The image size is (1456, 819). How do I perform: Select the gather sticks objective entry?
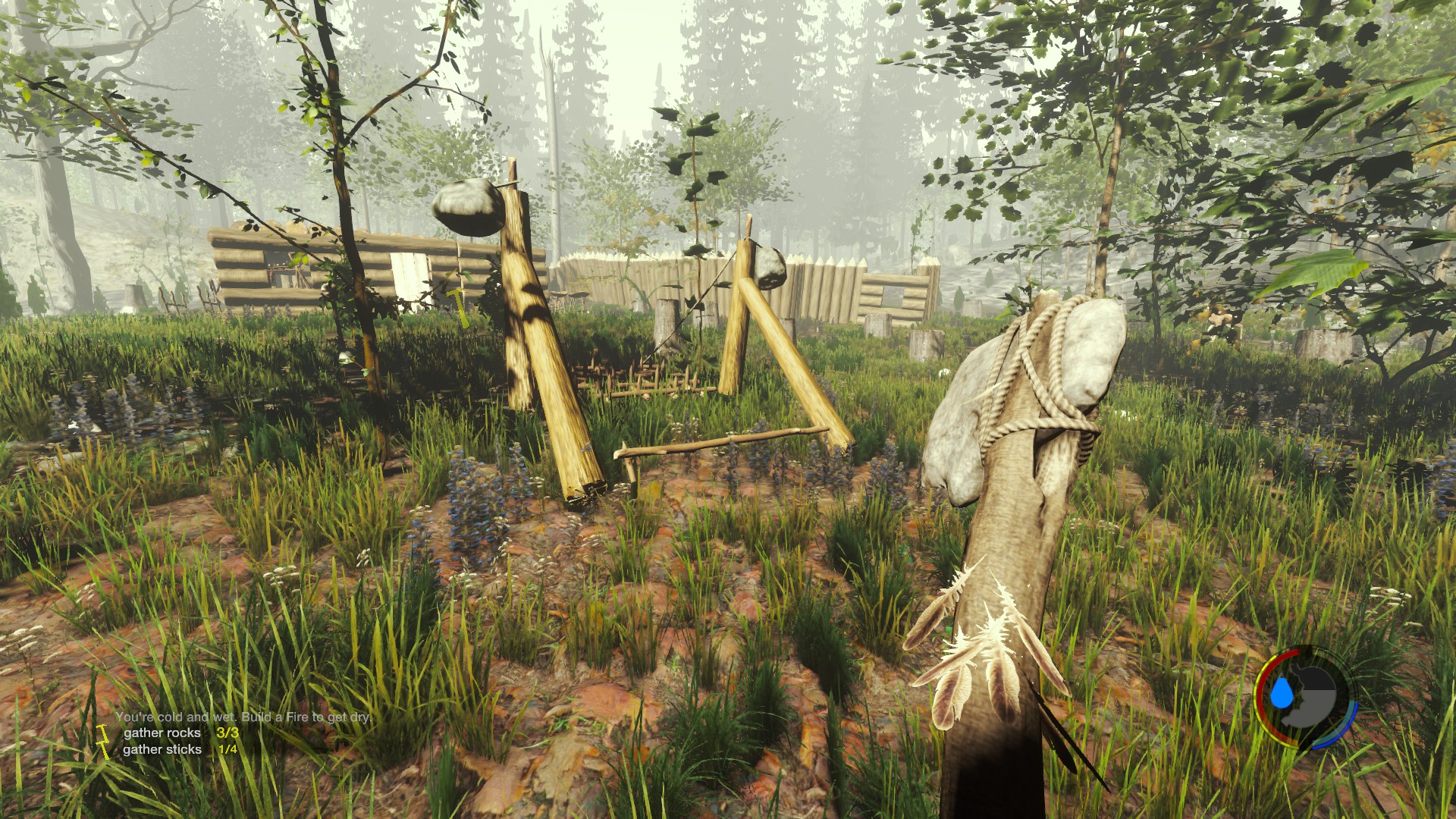162,749
